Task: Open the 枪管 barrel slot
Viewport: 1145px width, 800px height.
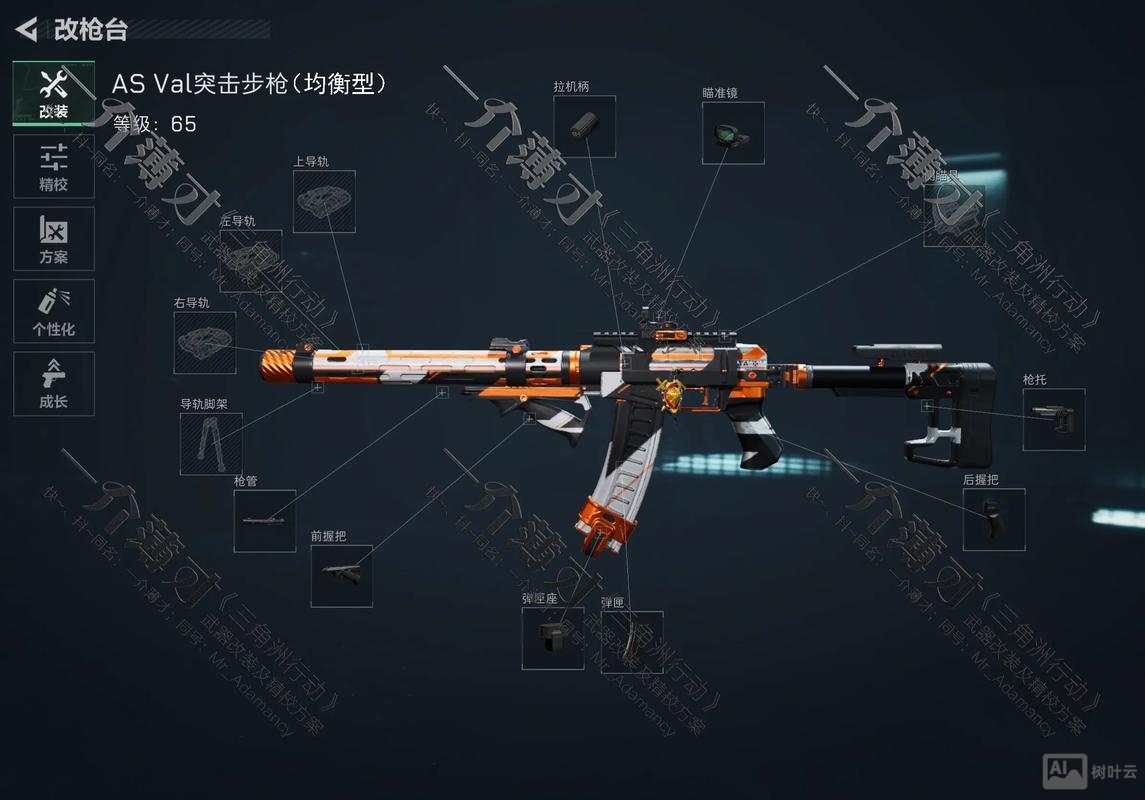Action: click(265, 521)
